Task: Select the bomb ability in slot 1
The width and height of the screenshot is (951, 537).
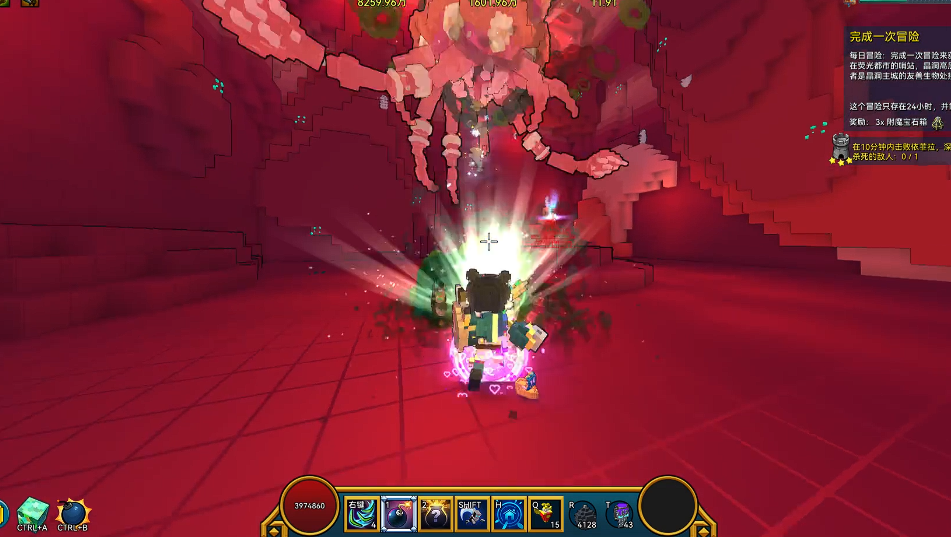Action: pyautogui.click(x=399, y=514)
